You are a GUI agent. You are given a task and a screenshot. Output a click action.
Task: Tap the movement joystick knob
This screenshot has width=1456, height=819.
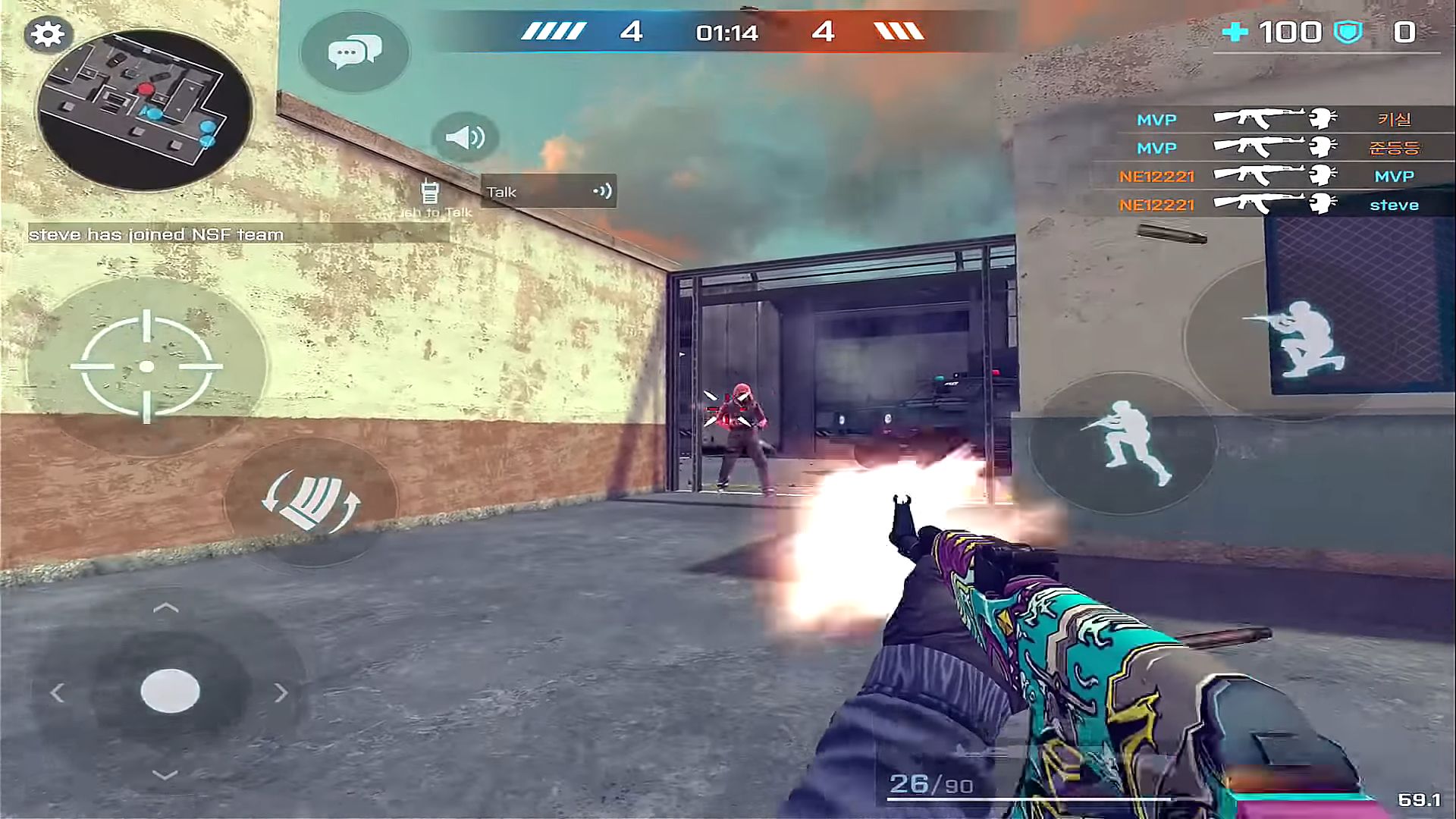pos(170,691)
